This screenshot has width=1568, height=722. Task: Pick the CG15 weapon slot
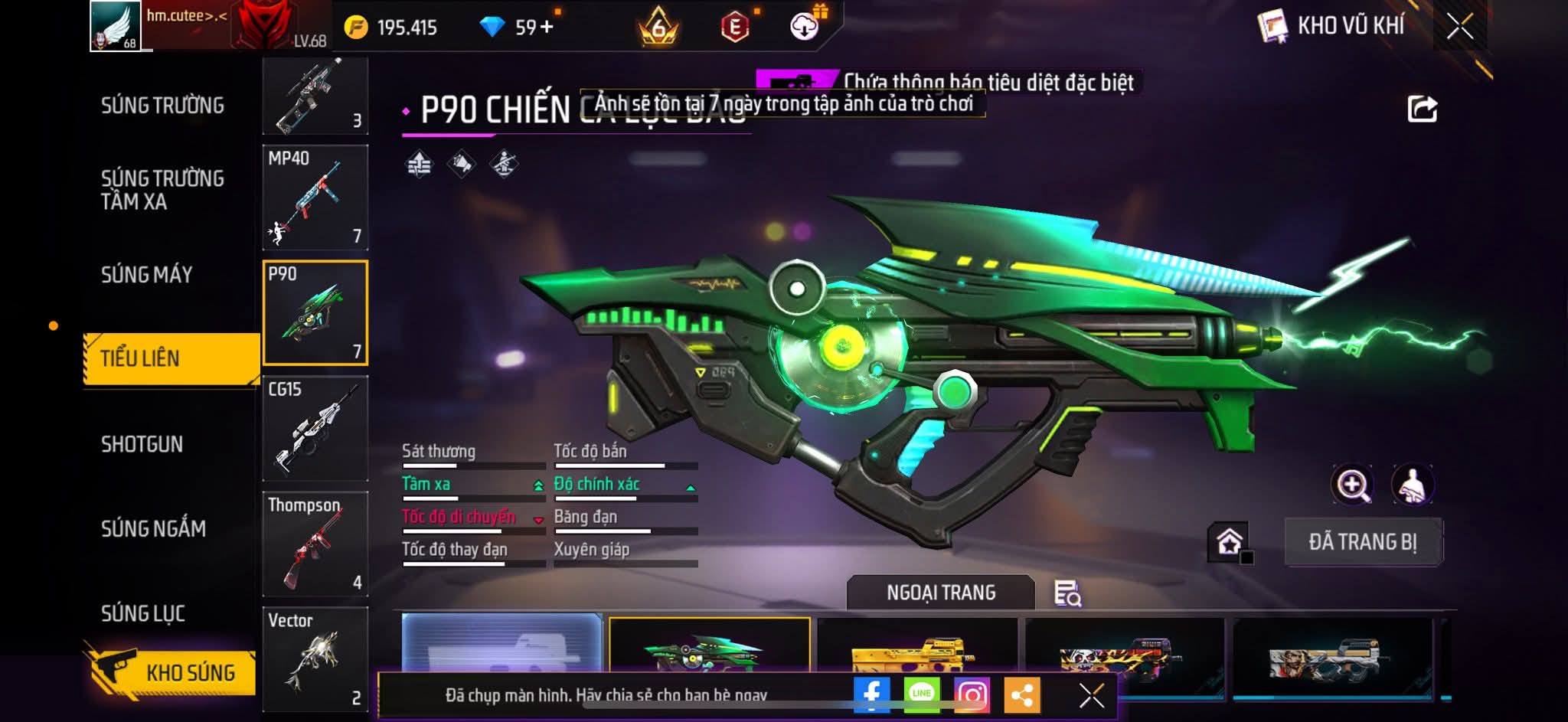coord(315,429)
